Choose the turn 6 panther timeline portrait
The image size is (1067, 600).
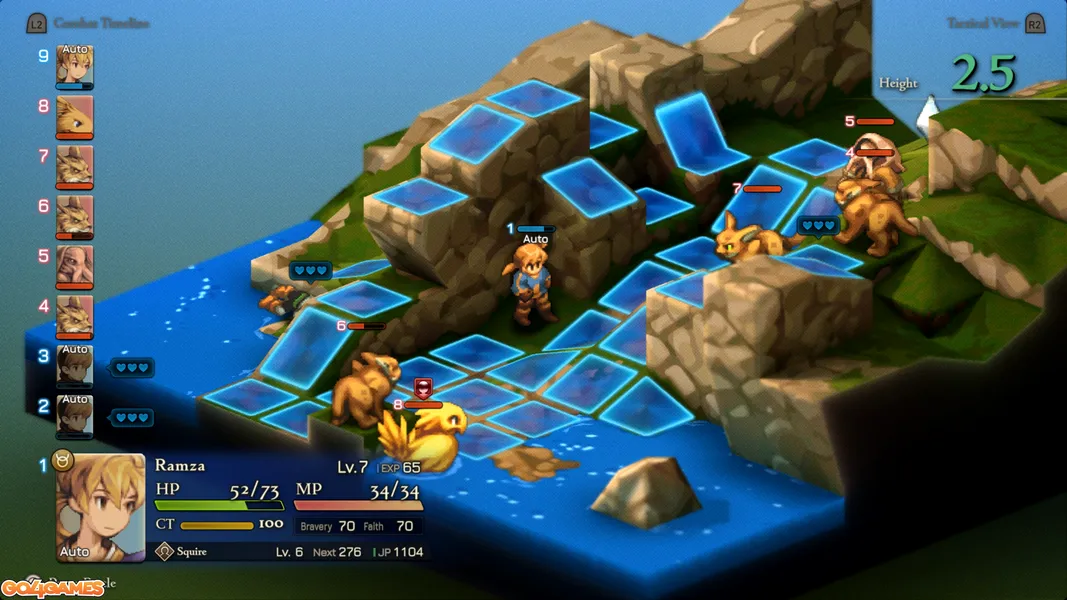(75, 216)
